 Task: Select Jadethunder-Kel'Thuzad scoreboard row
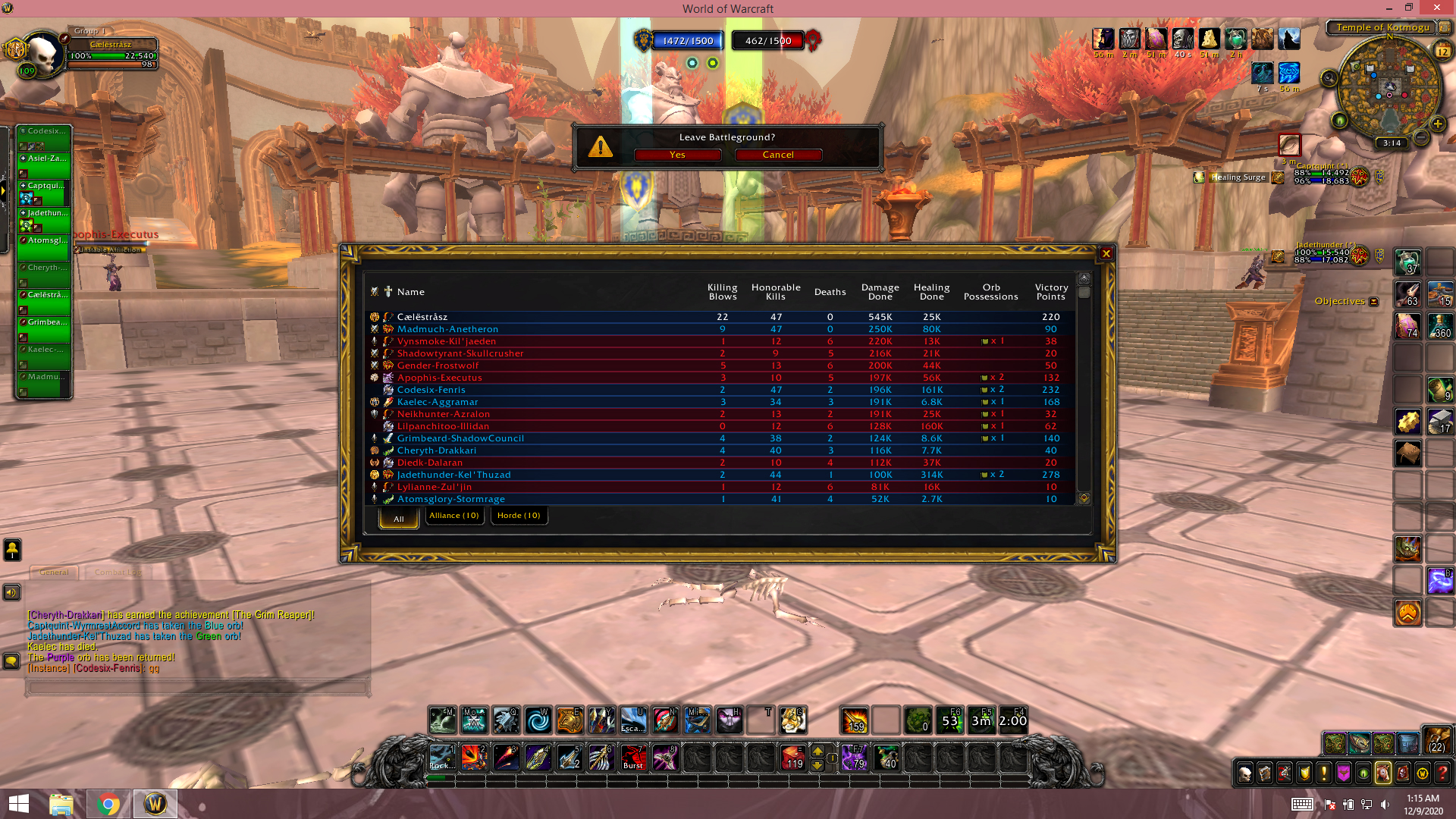click(x=453, y=475)
